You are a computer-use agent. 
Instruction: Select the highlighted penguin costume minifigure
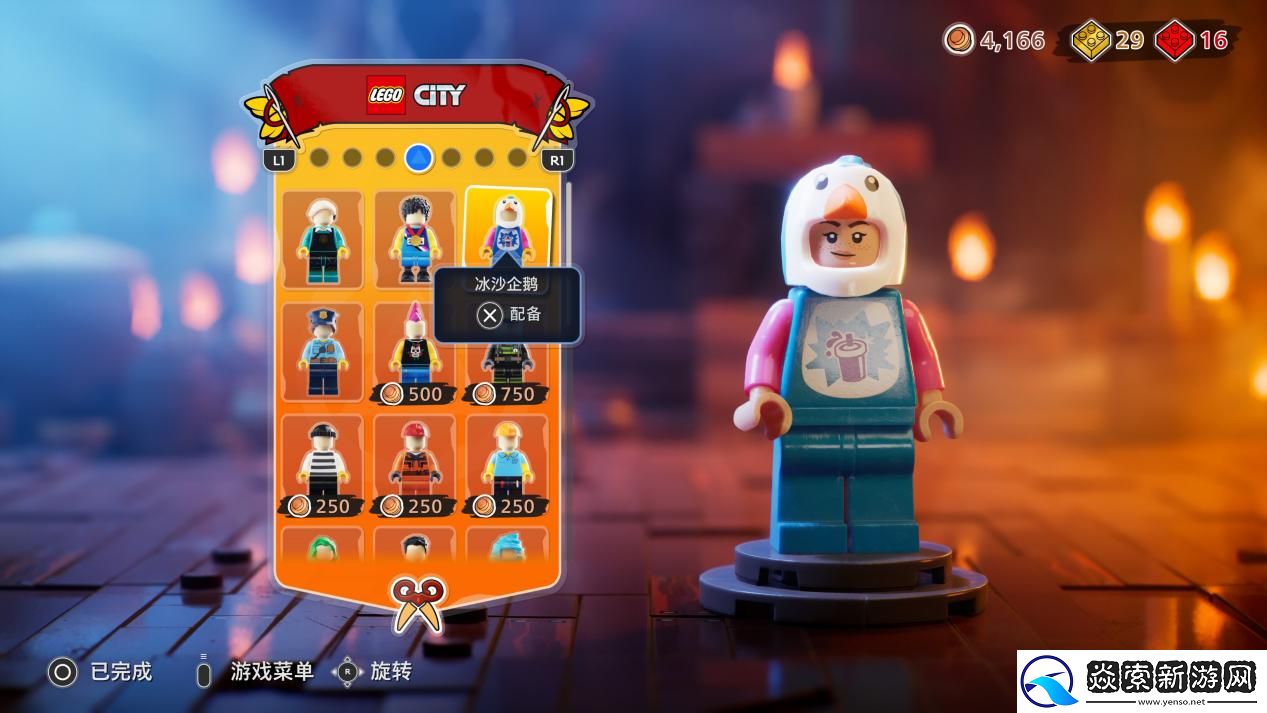(508, 229)
